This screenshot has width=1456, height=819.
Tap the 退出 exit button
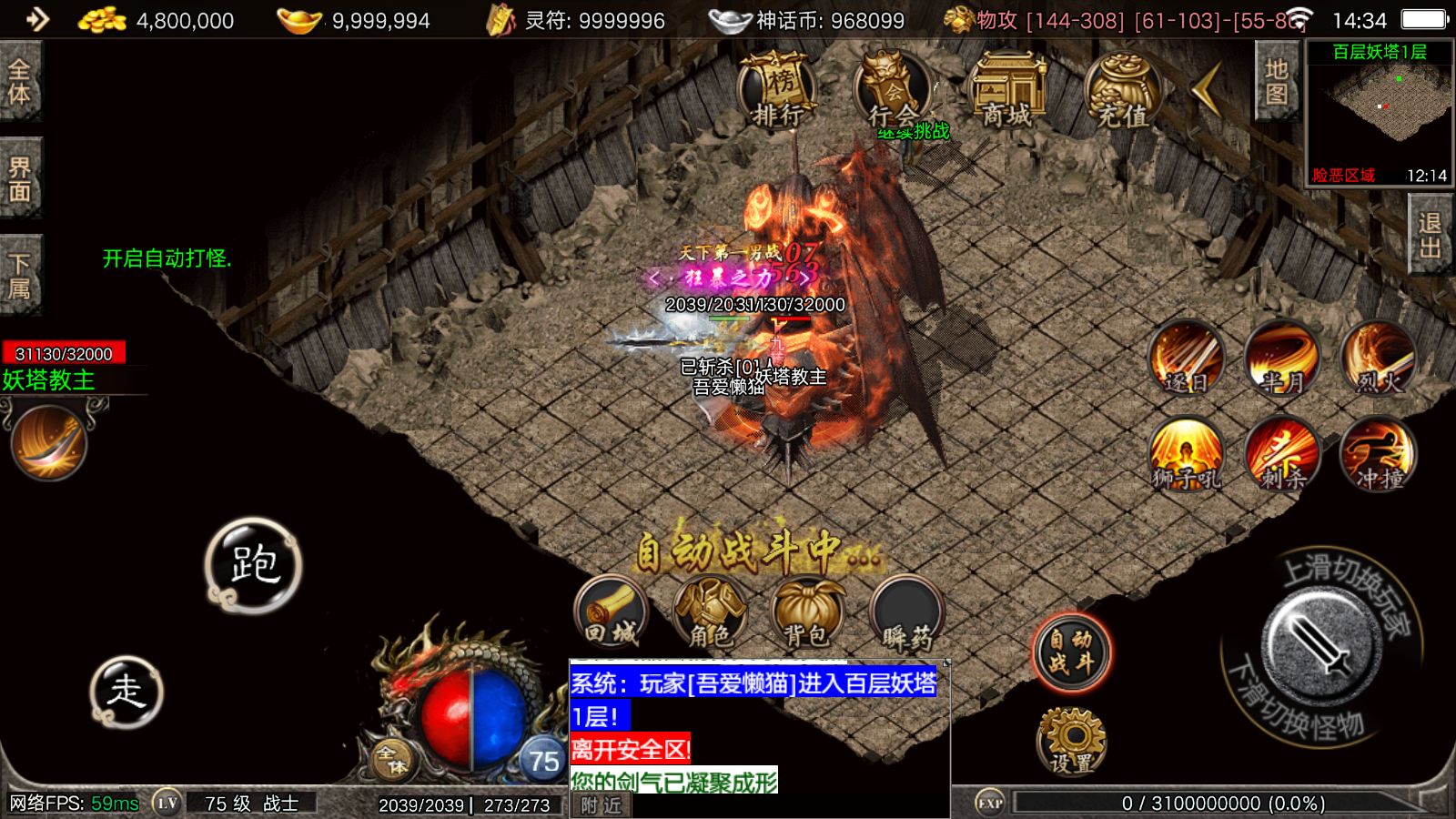click(1430, 235)
